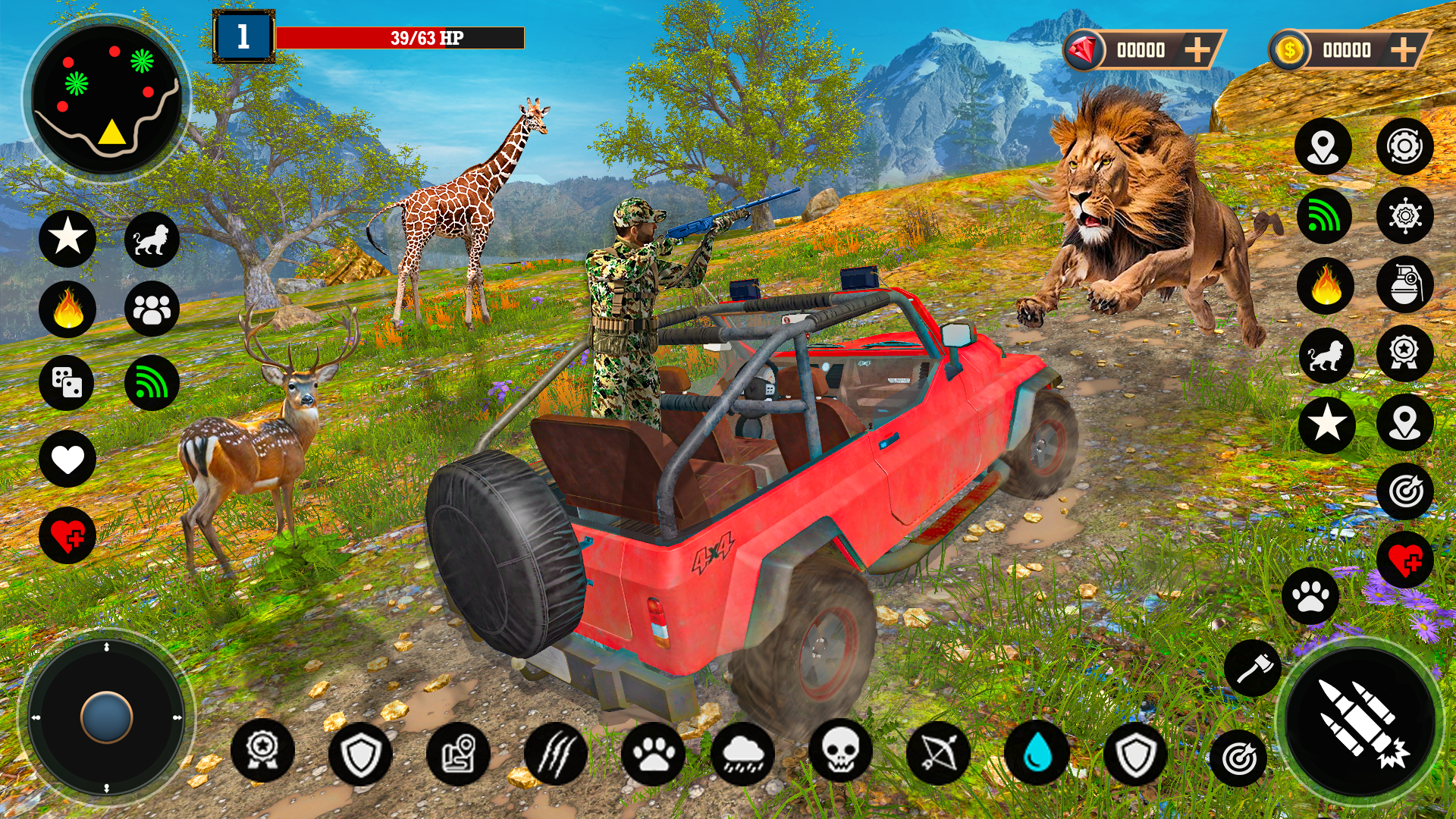Add red gems with the plus button

tap(1197, 50)
